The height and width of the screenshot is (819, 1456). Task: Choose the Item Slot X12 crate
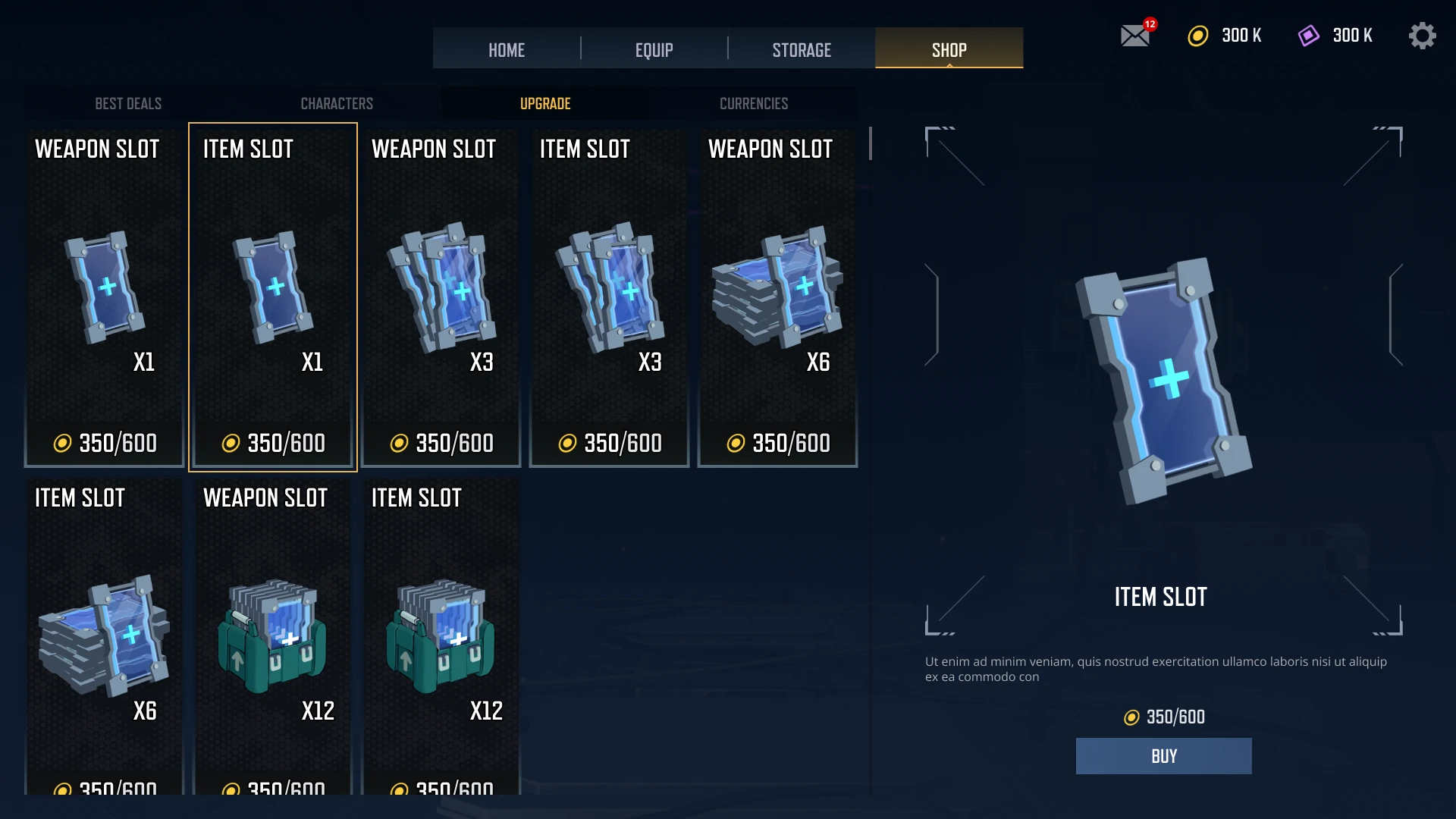click(441, 637)
